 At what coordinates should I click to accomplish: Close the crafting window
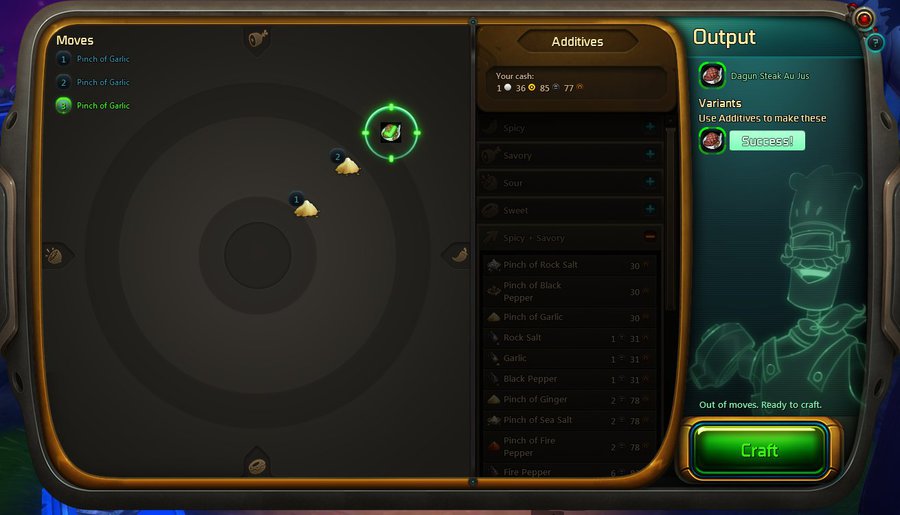[x=864, y=18]
